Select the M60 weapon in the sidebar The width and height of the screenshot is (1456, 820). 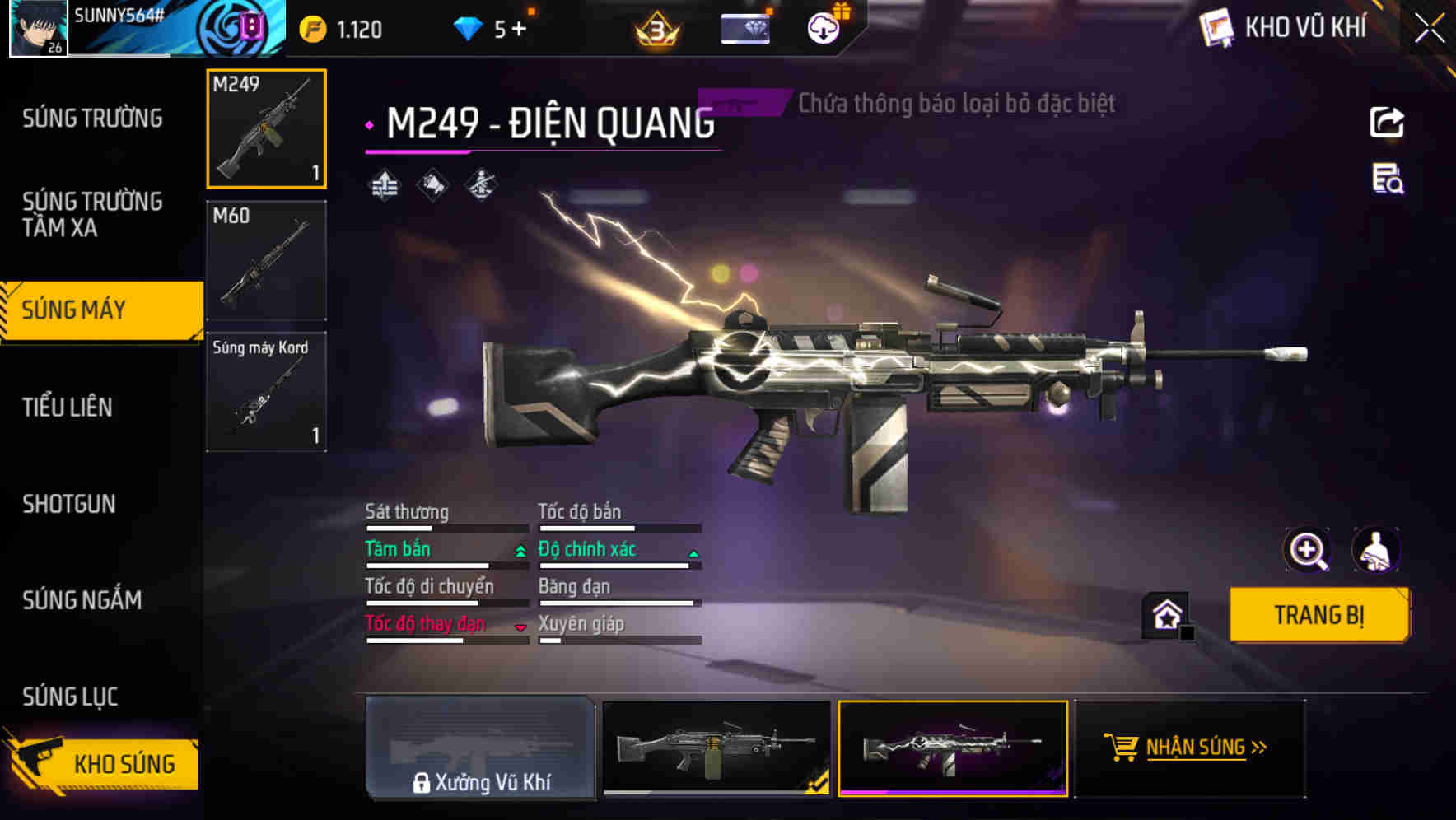click(266, 259)
